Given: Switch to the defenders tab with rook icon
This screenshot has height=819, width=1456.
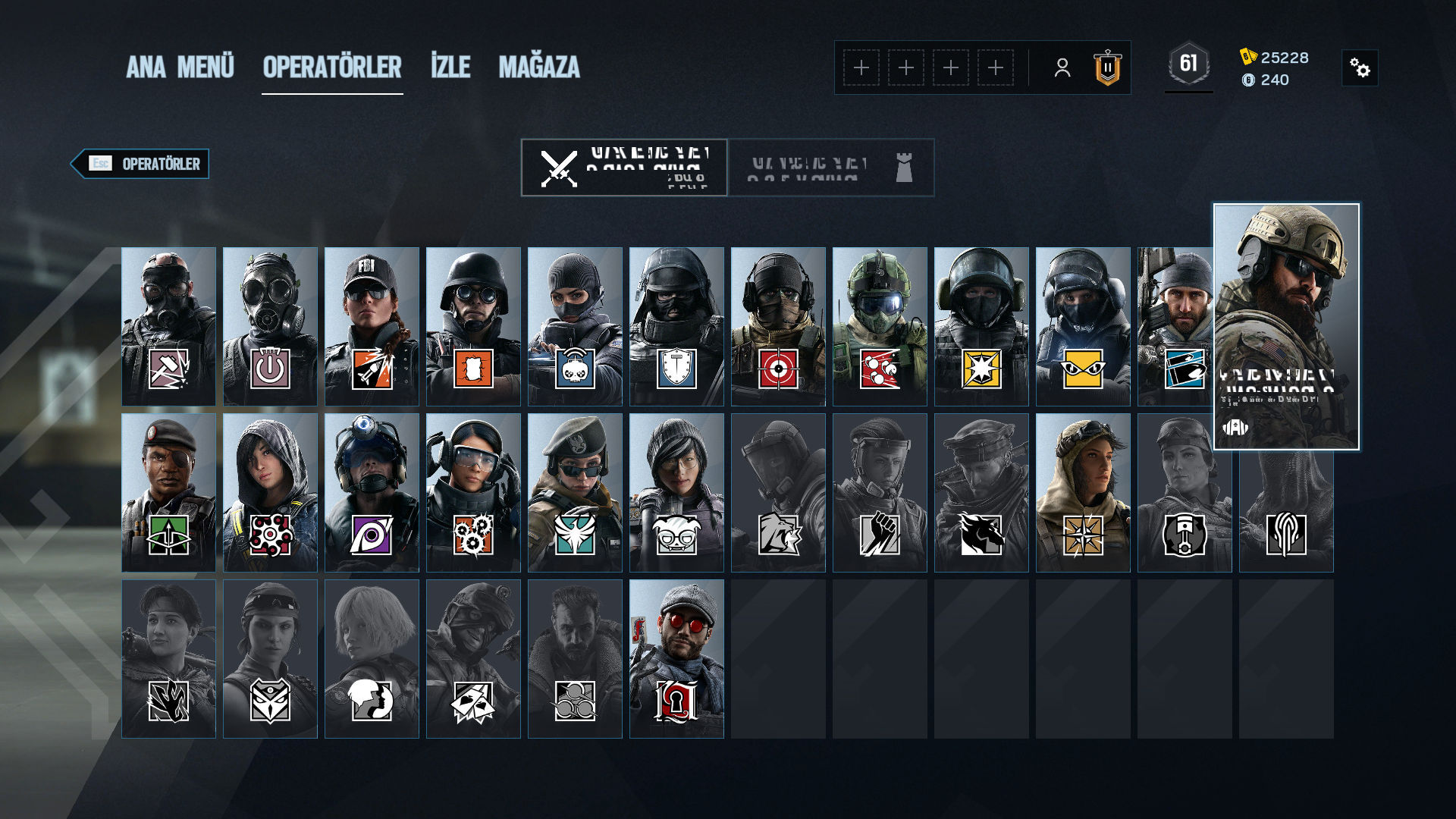Looking at the screenshot, I should point(831,168).
